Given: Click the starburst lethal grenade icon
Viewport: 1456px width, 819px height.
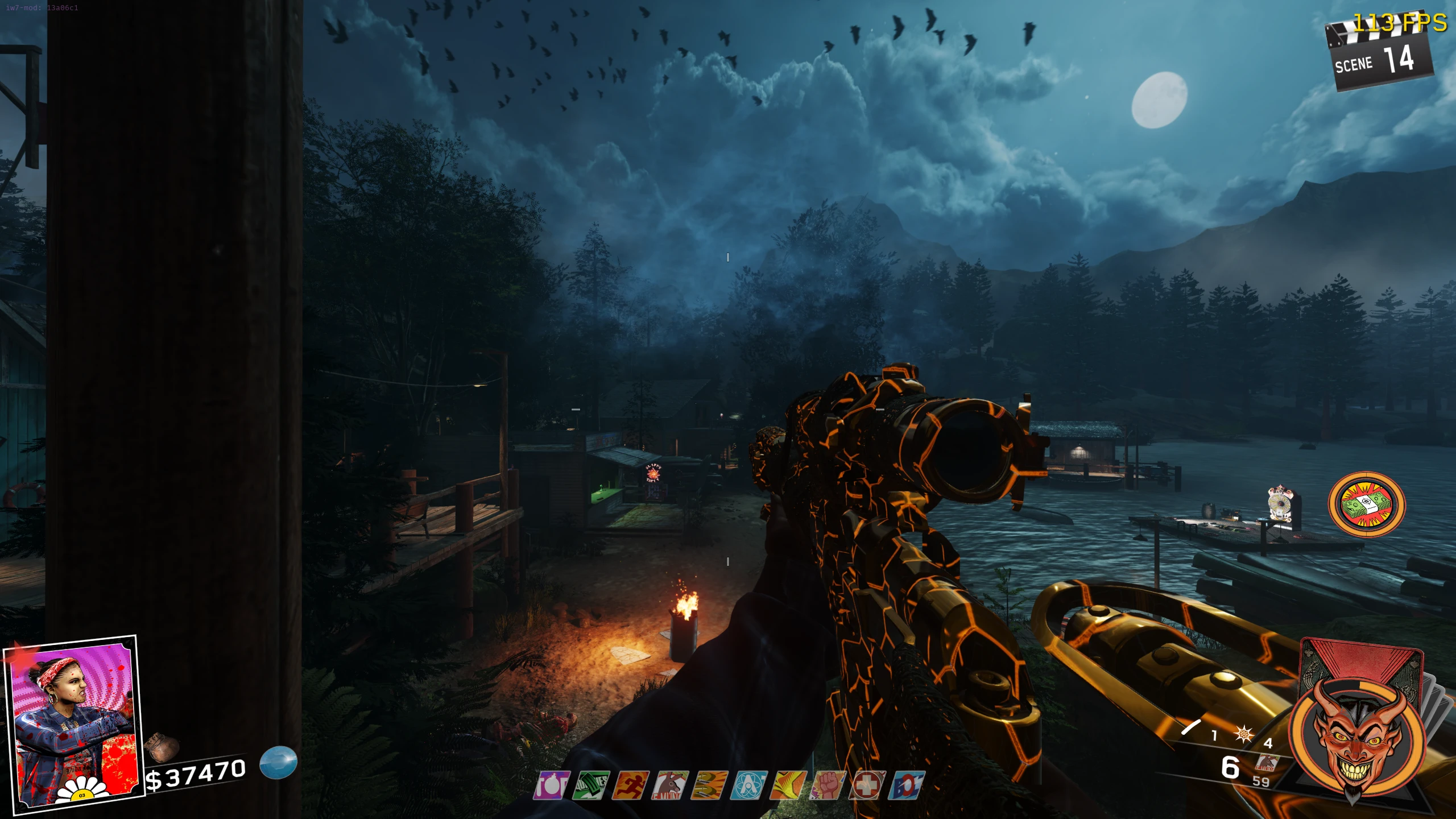Looking at the screenshot, I should tap(1244, 734).
